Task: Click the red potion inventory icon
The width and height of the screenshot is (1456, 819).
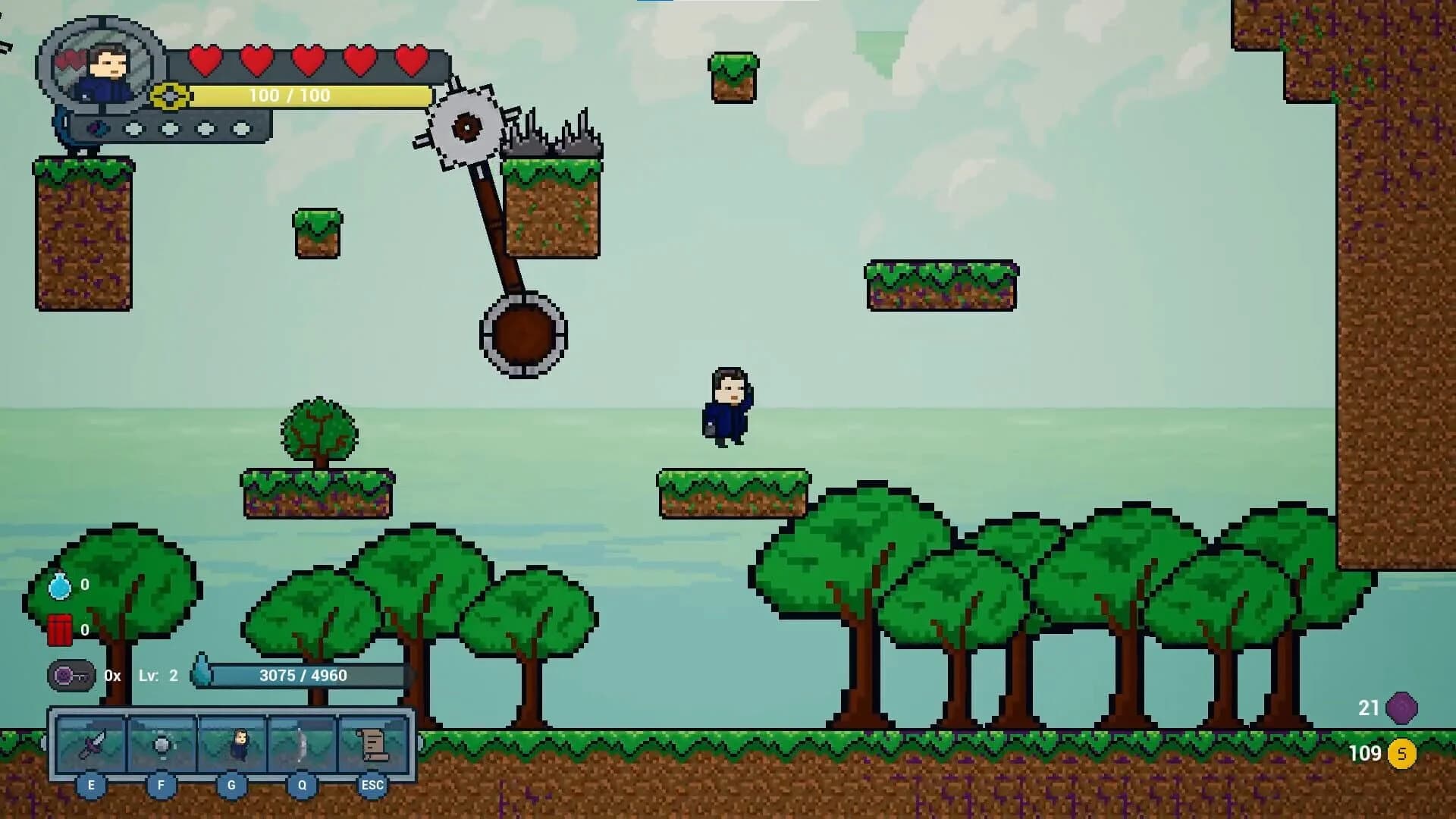Action: [59, 630]
